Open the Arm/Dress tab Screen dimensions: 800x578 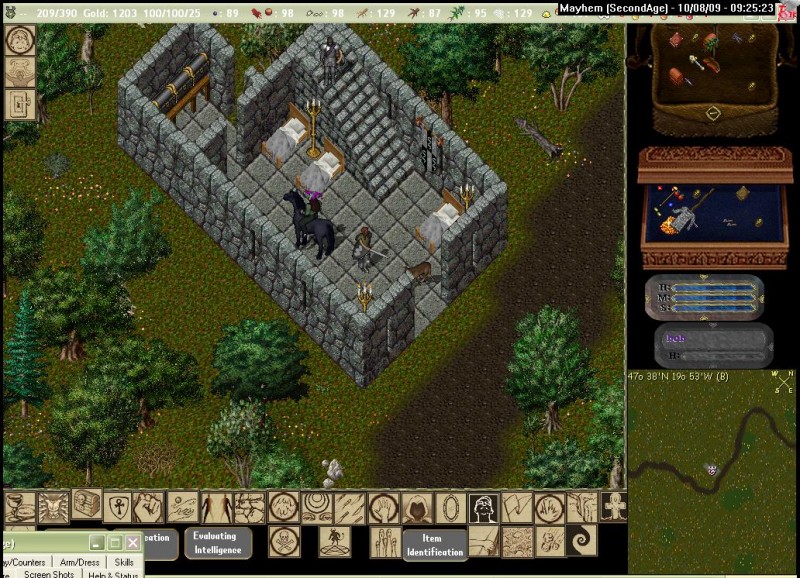(x=78, y=563)
